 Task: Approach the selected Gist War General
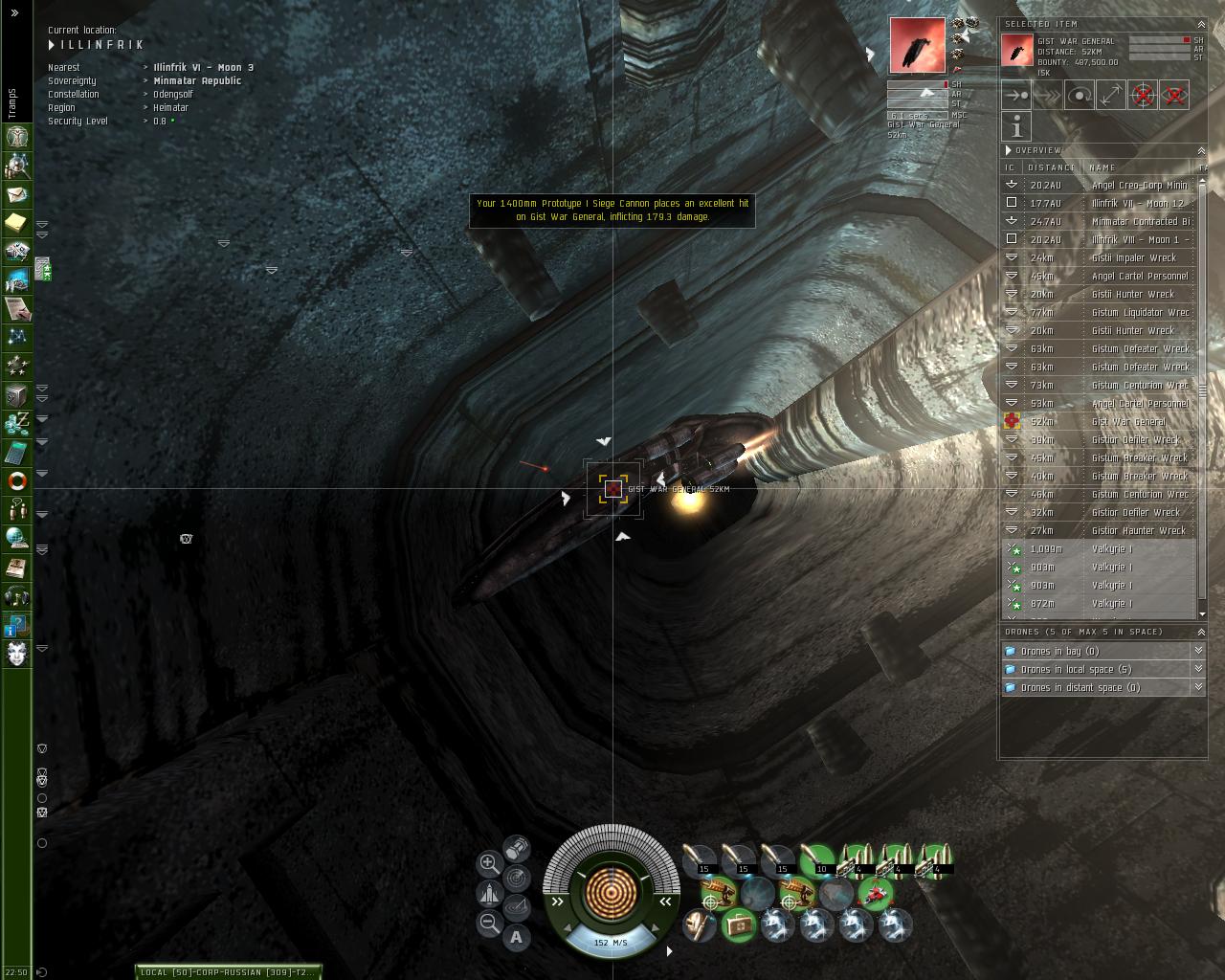(x=1016, y=95)
